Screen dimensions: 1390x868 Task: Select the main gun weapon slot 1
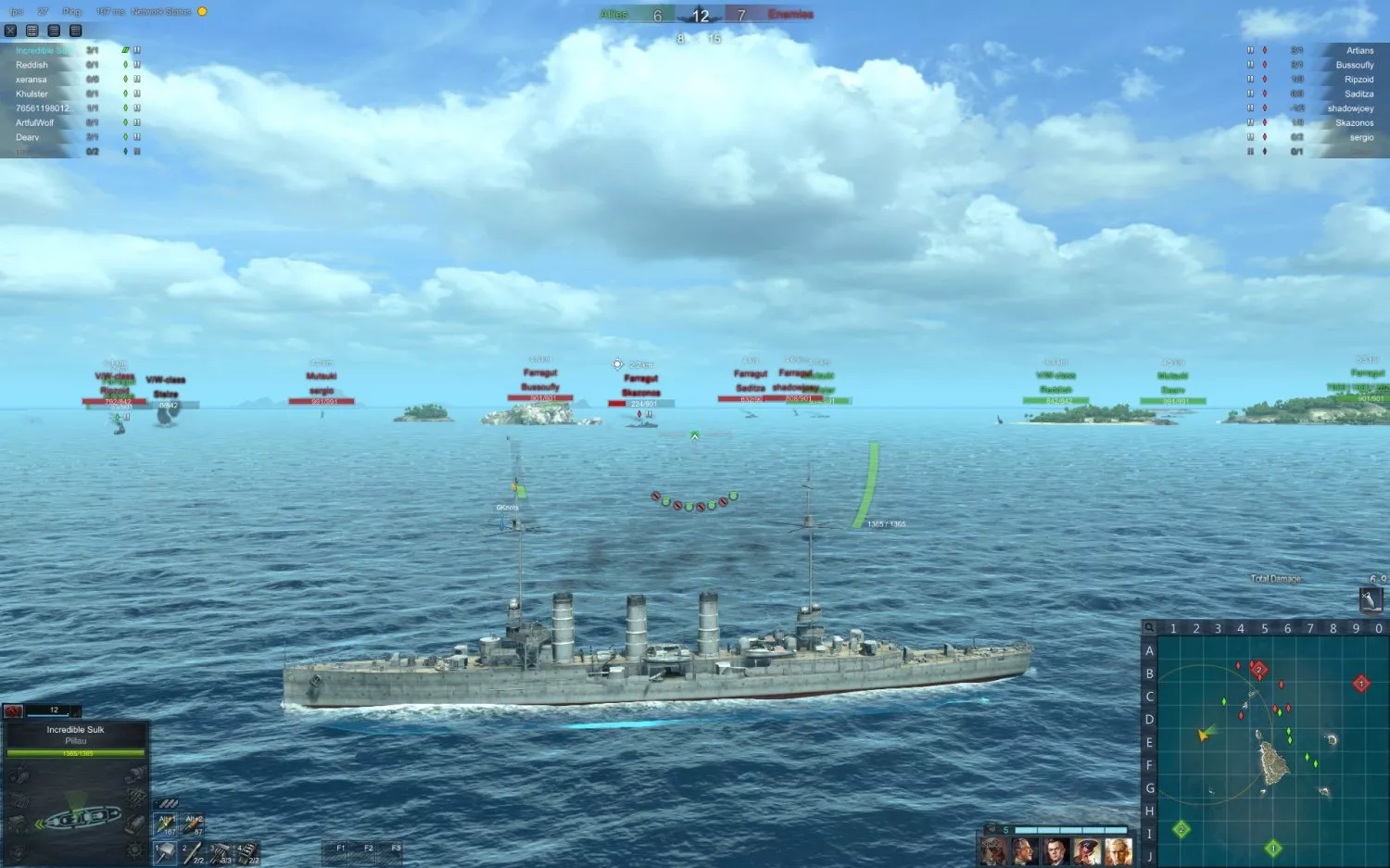[x=165, y=852]
